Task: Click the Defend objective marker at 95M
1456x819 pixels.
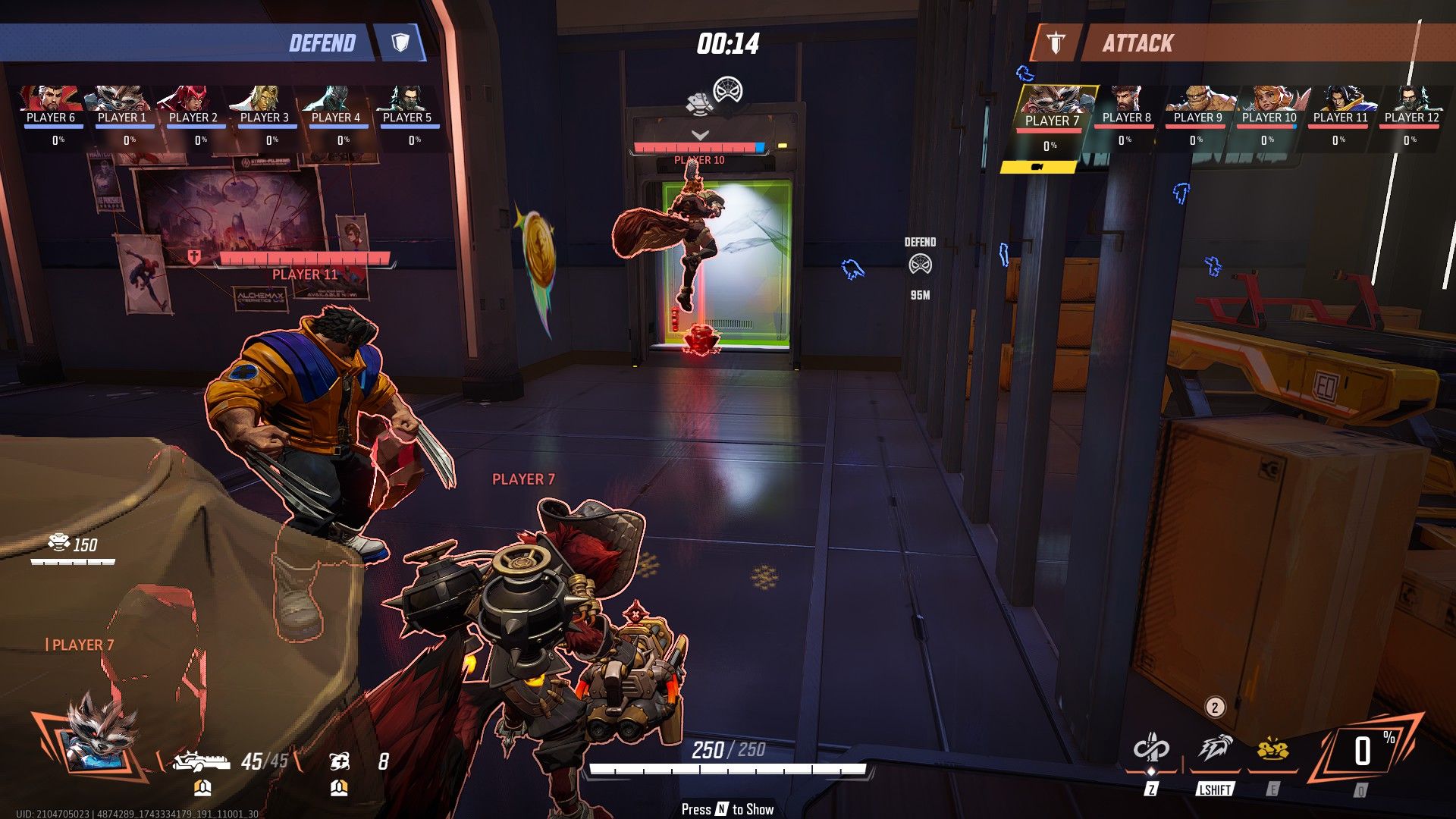Action: [x=920, y=265]
